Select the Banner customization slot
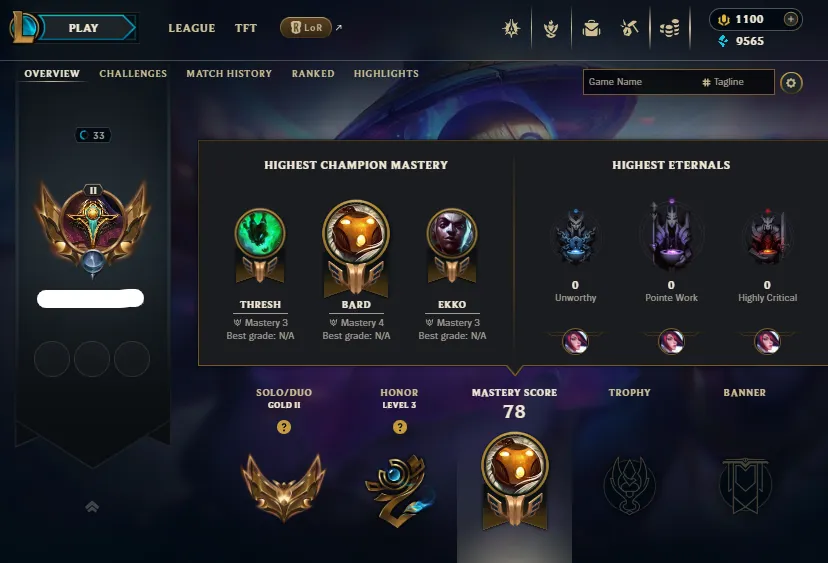Viewport: 828px width, 563px height. [x=745, y=486]
